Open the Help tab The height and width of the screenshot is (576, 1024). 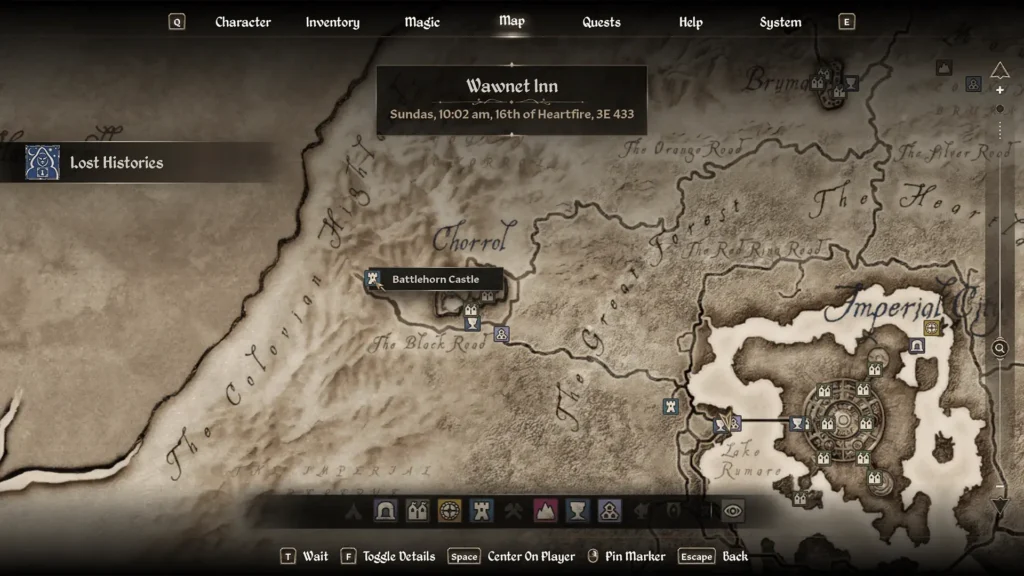[690, 22]
